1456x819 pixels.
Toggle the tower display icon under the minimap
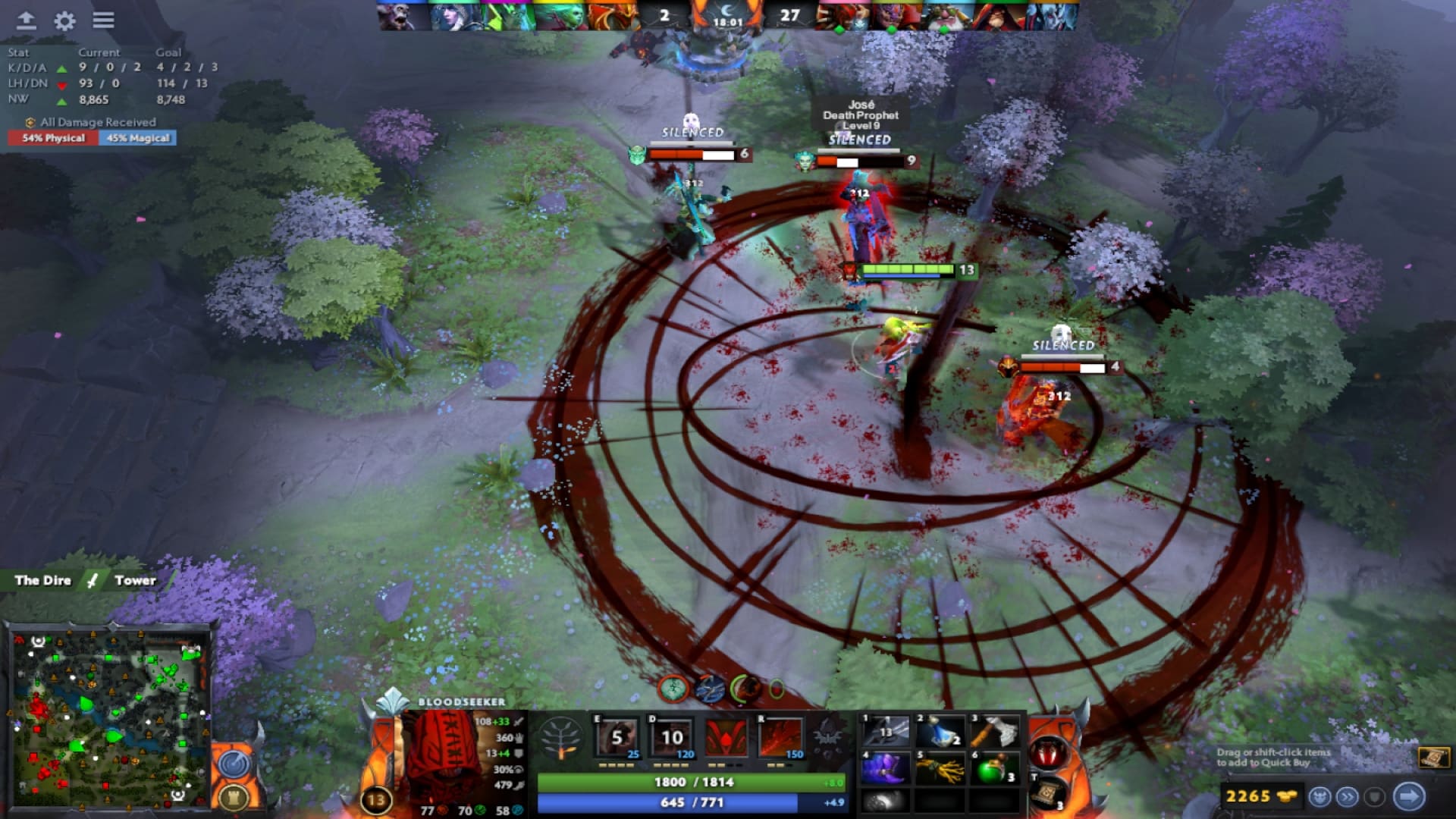tap(232, 796)
